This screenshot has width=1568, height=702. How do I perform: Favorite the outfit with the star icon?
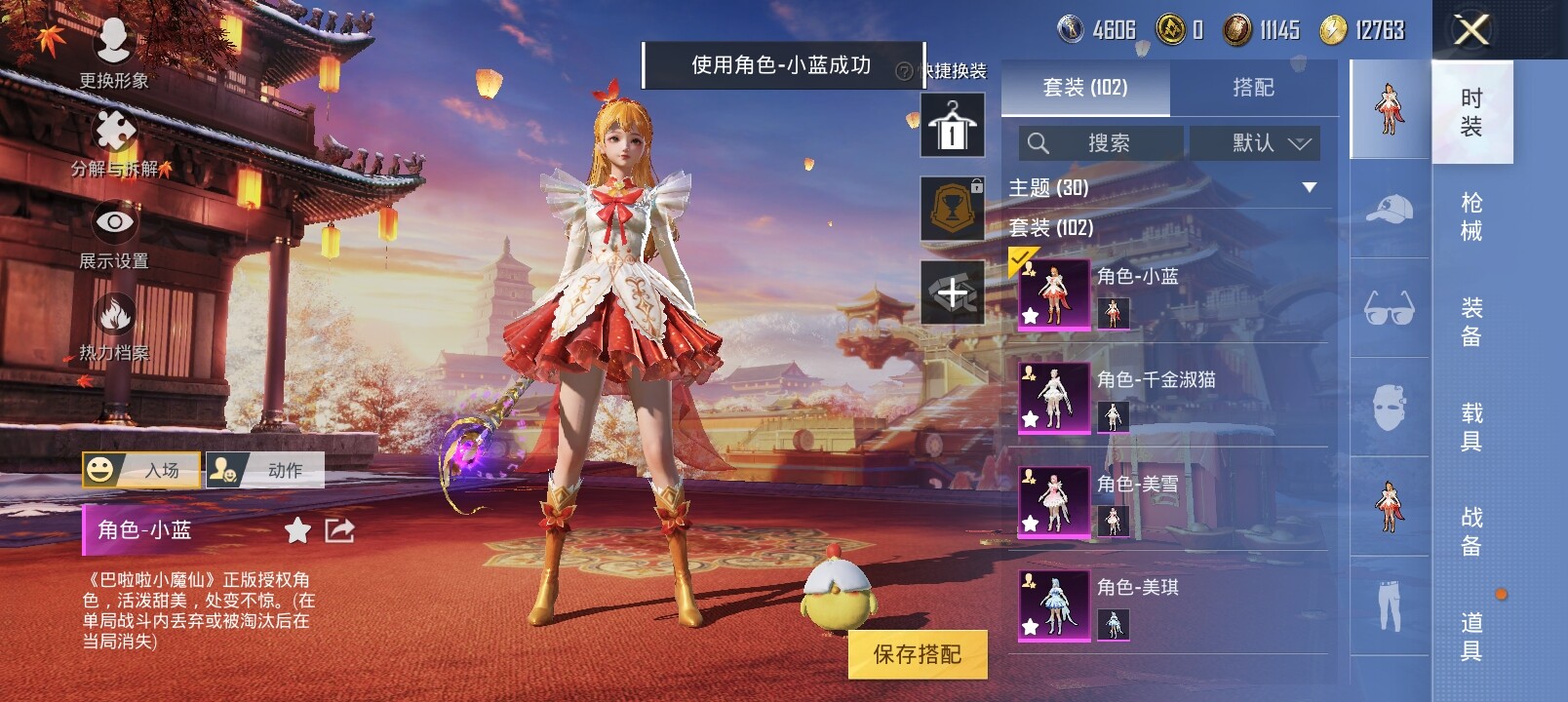click(297, 530)
